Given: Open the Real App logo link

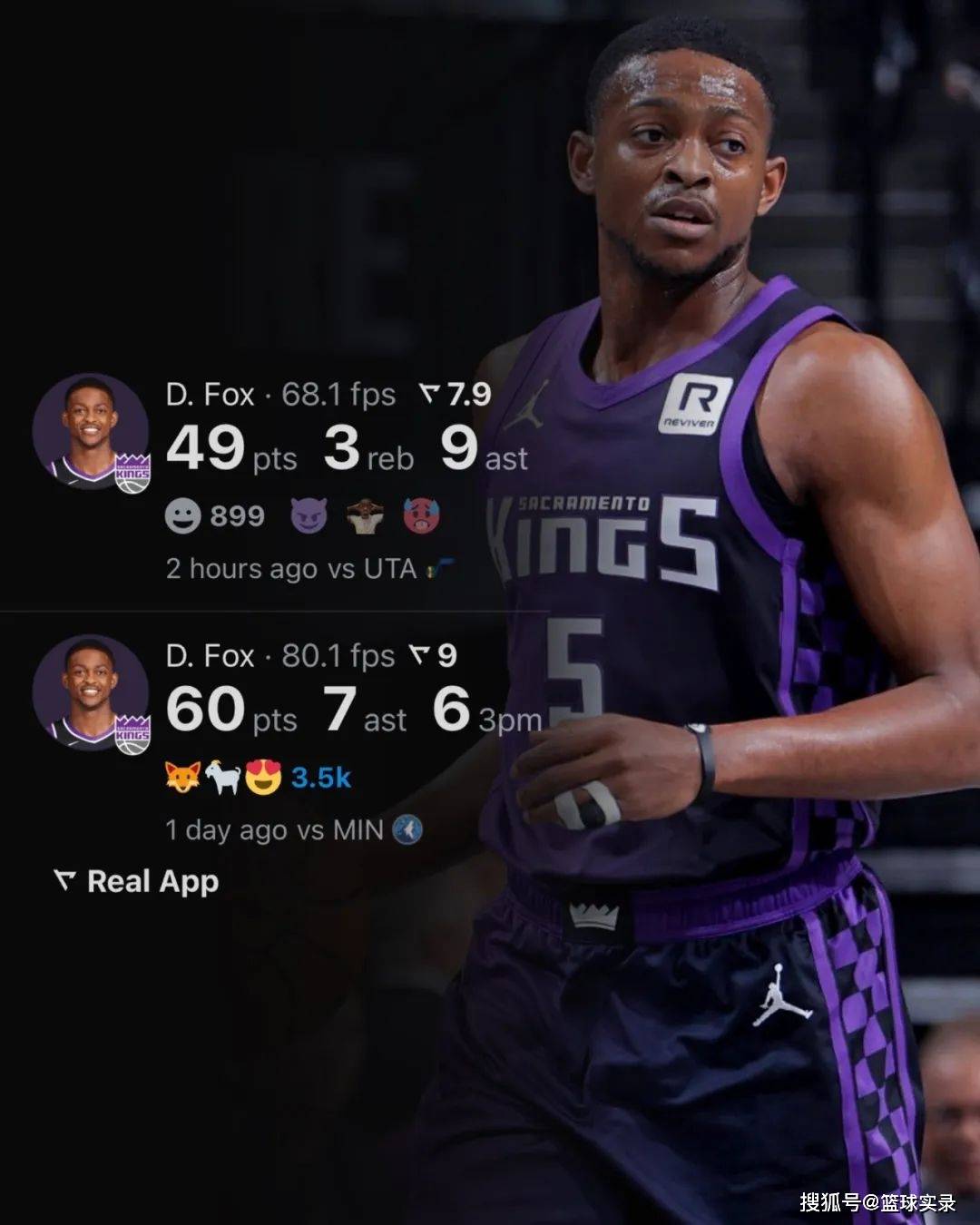Looking at the screenshot, I should pos(136,881).
